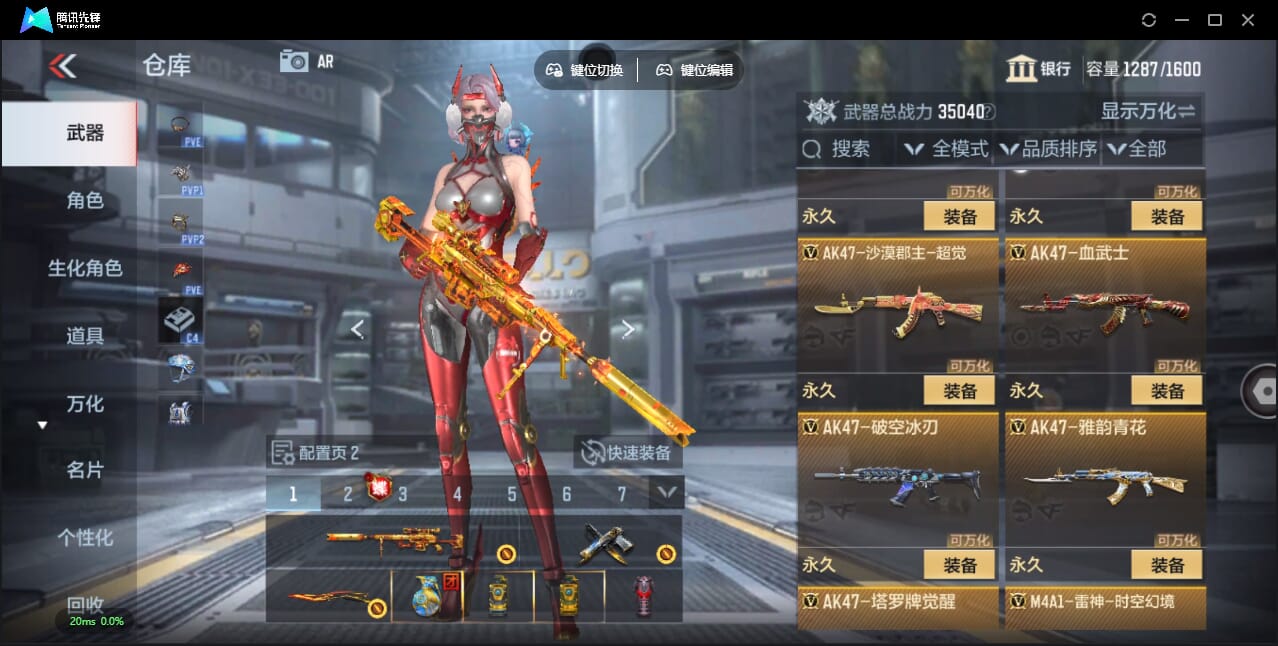Image resolution: width=1278 pixels, height=646 pixels.
Task: Open the 品质排序 quality sort dropdown
Action: (x=1048, y=149)
